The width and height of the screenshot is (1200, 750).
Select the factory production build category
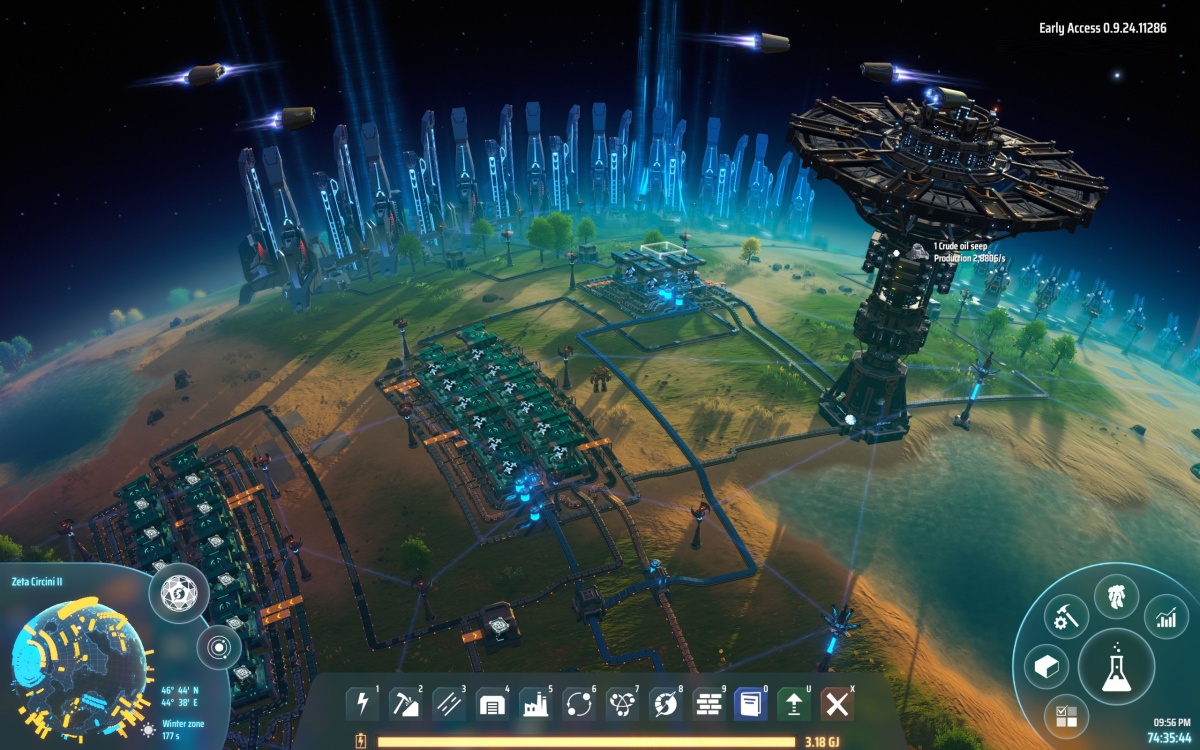535,704
